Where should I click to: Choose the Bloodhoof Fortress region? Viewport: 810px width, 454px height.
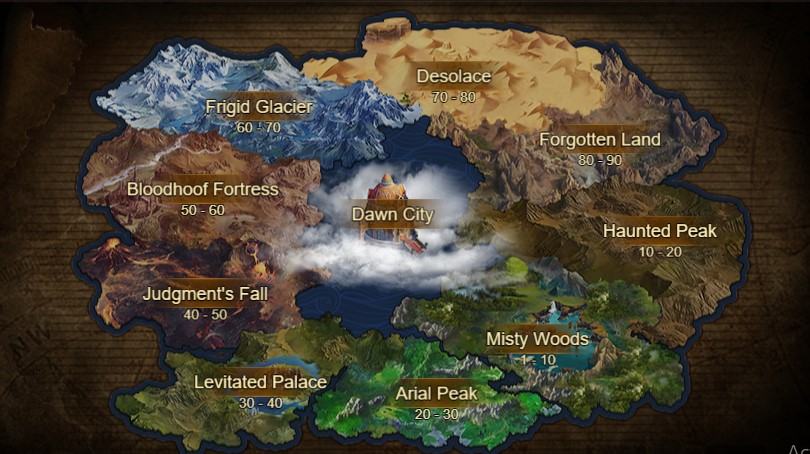coord(203,189)
